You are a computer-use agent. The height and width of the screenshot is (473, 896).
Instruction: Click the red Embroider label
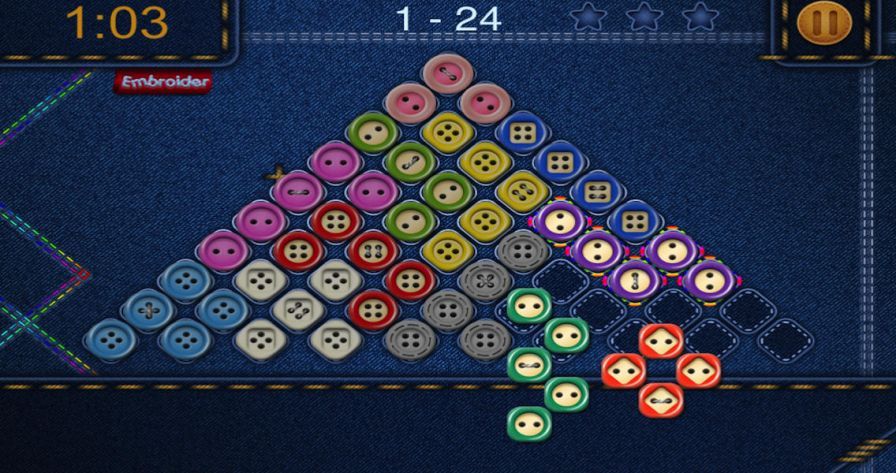point(163,82)
